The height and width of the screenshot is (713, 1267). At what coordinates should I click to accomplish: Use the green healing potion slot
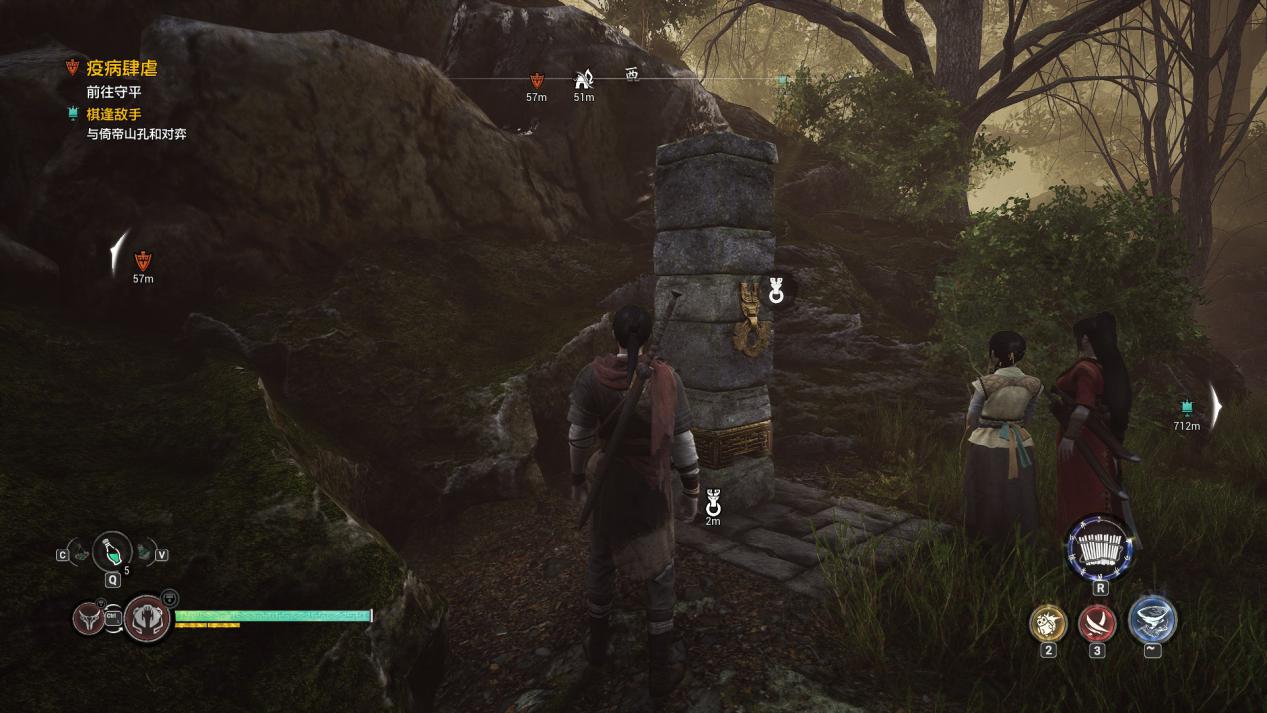coord(112,551)
